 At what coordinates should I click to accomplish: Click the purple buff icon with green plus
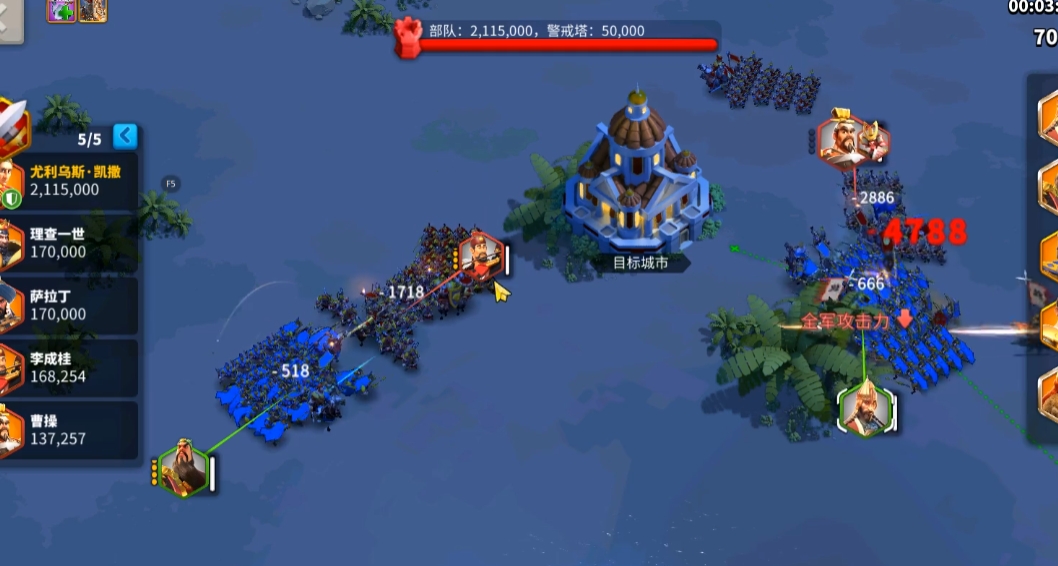(x=60, y=10)
